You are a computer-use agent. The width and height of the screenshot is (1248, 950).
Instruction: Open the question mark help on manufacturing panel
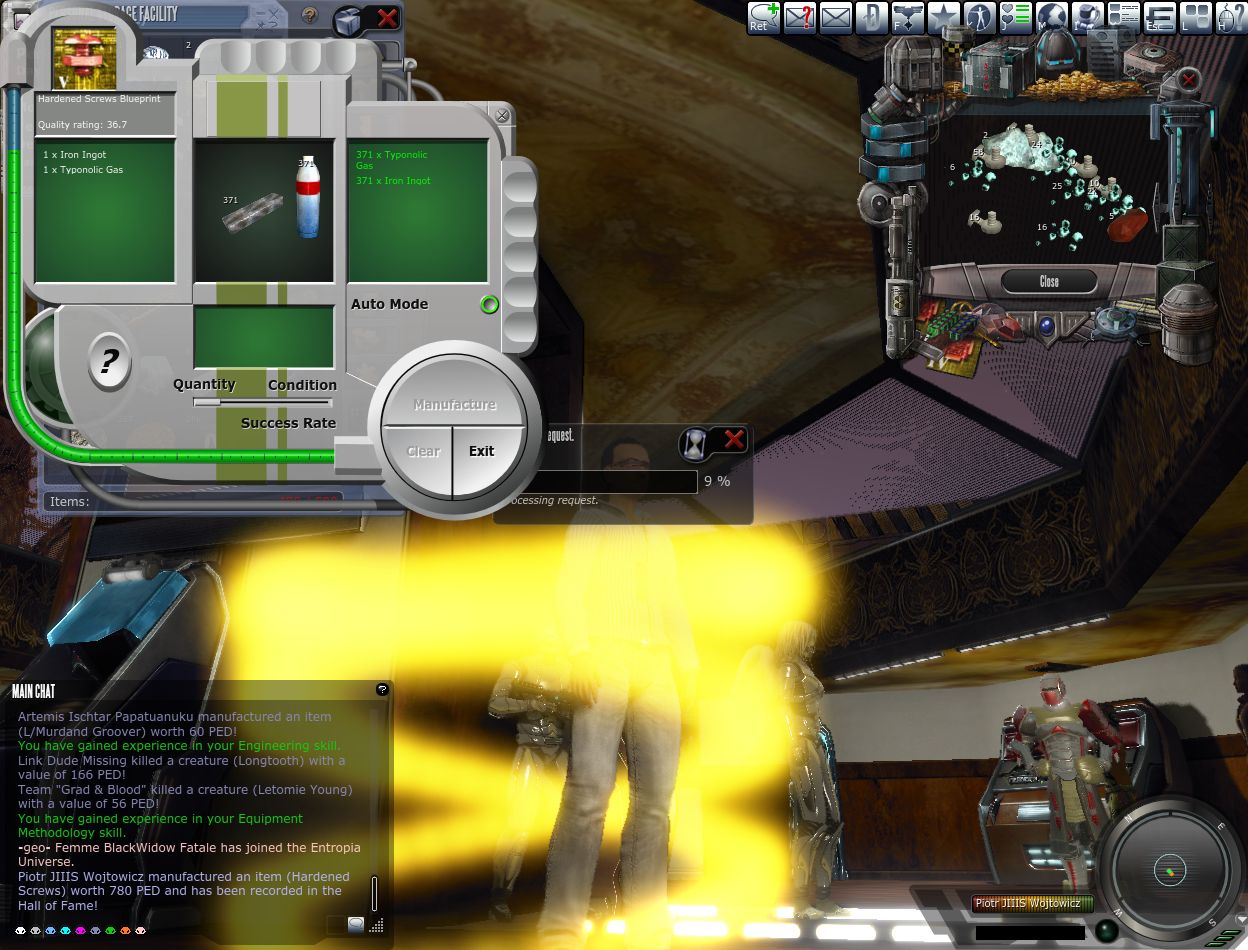coord(109,361)
